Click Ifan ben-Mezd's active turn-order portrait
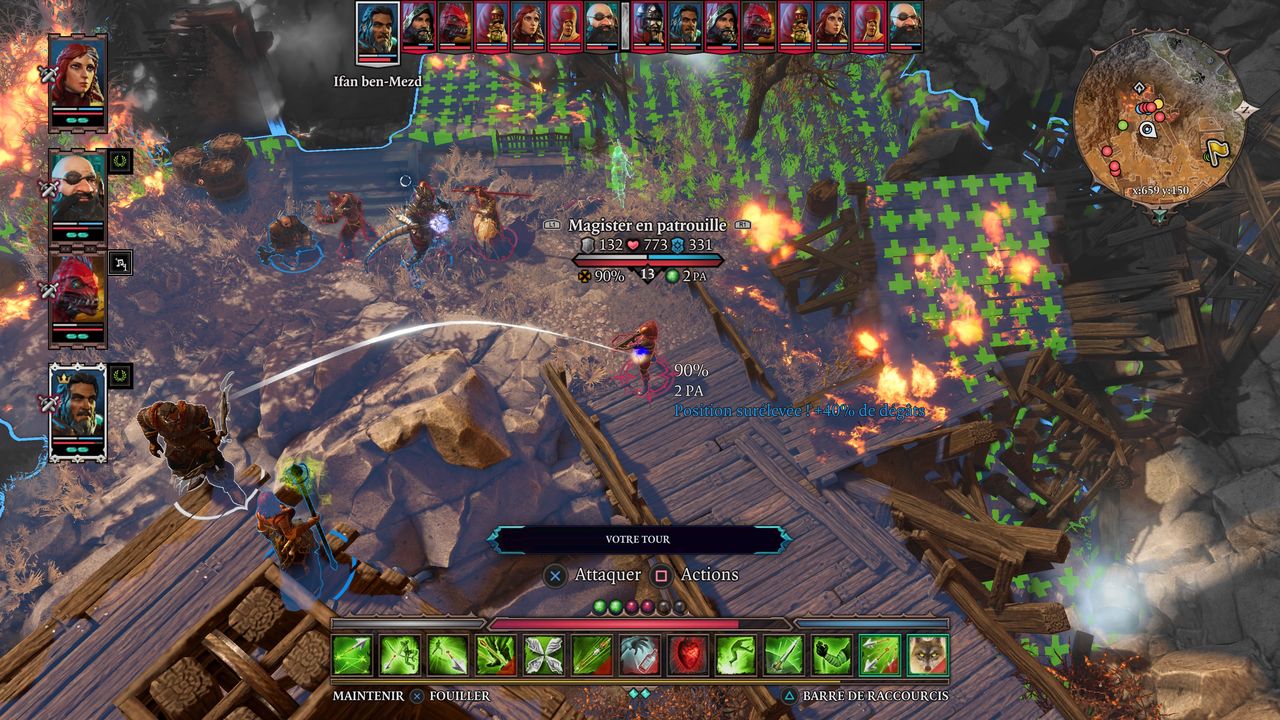This screenshot has height=720, width=1280. tap(378, 32)
